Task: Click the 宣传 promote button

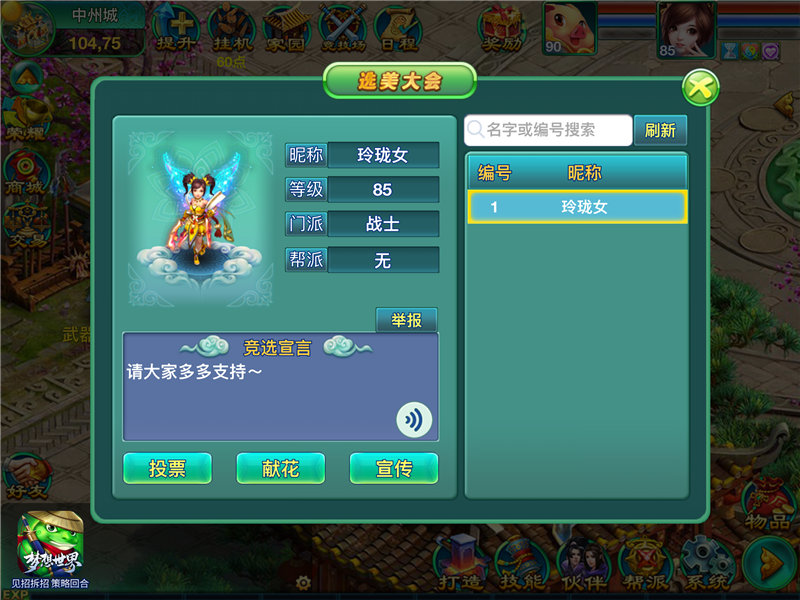Action: click(x=394, y=468)
